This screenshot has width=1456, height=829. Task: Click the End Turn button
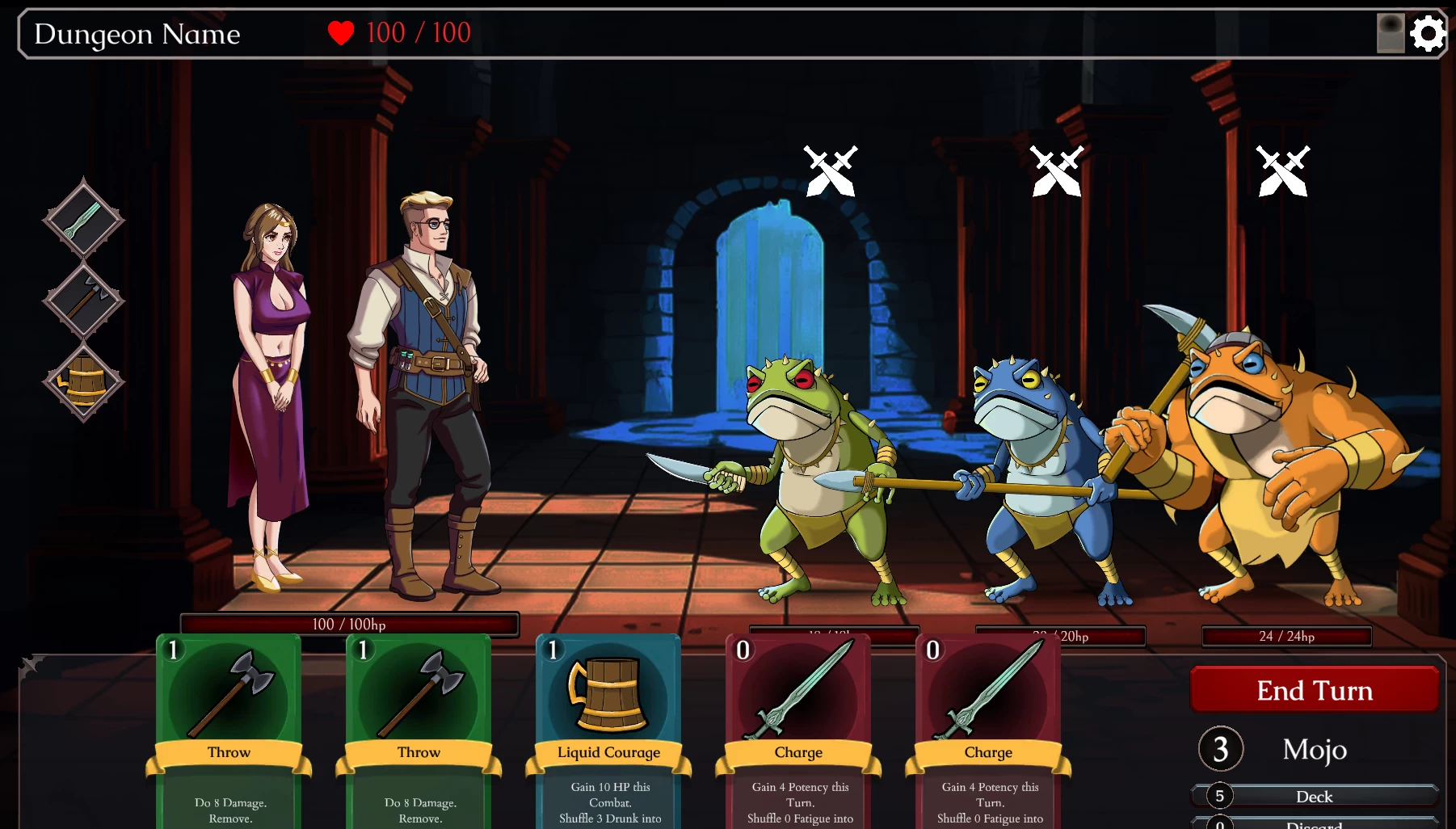pos(1314,690)
